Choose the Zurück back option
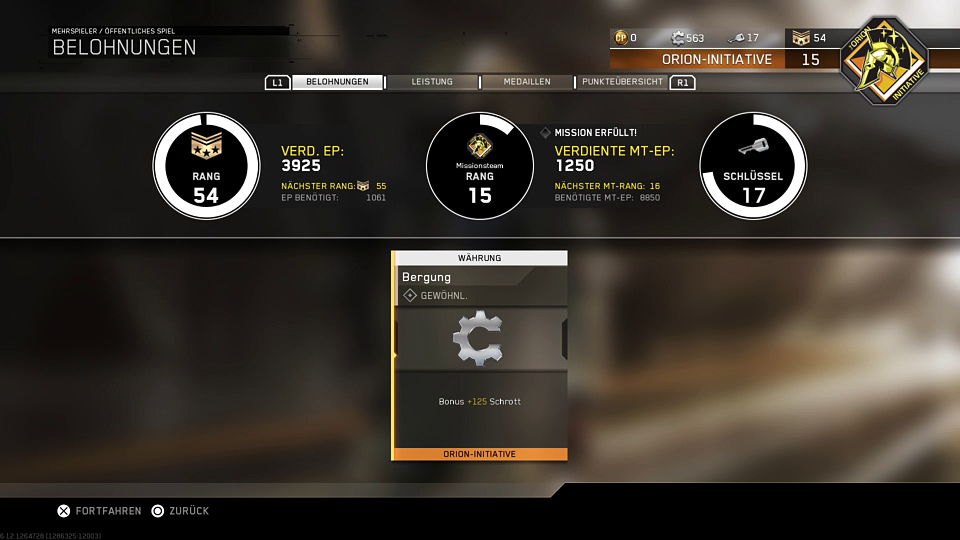 [x=180, y=511]
